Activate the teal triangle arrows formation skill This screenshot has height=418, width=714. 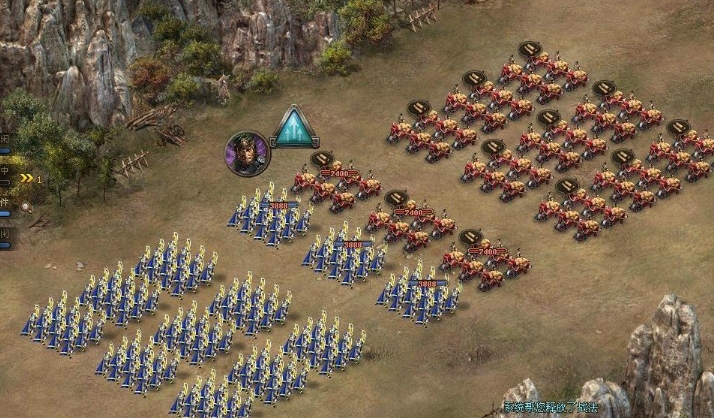pos(294,130)
